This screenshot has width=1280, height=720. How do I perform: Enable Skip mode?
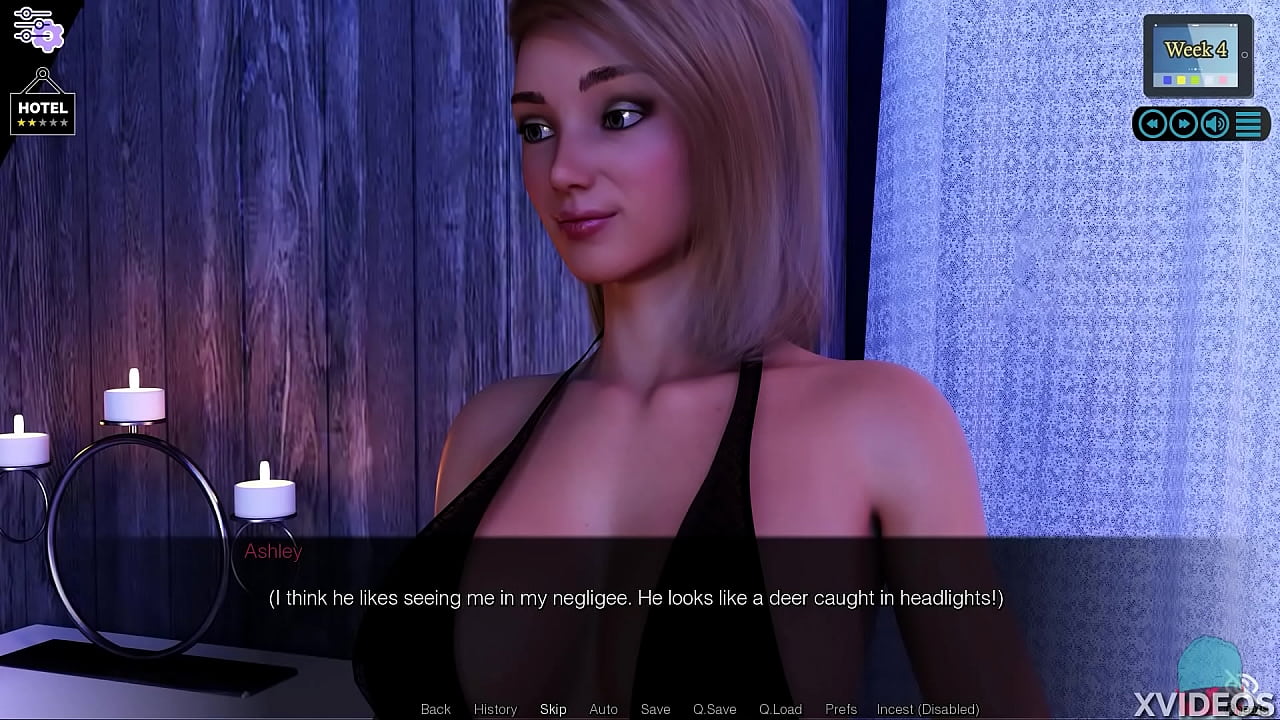coord(553,708)
